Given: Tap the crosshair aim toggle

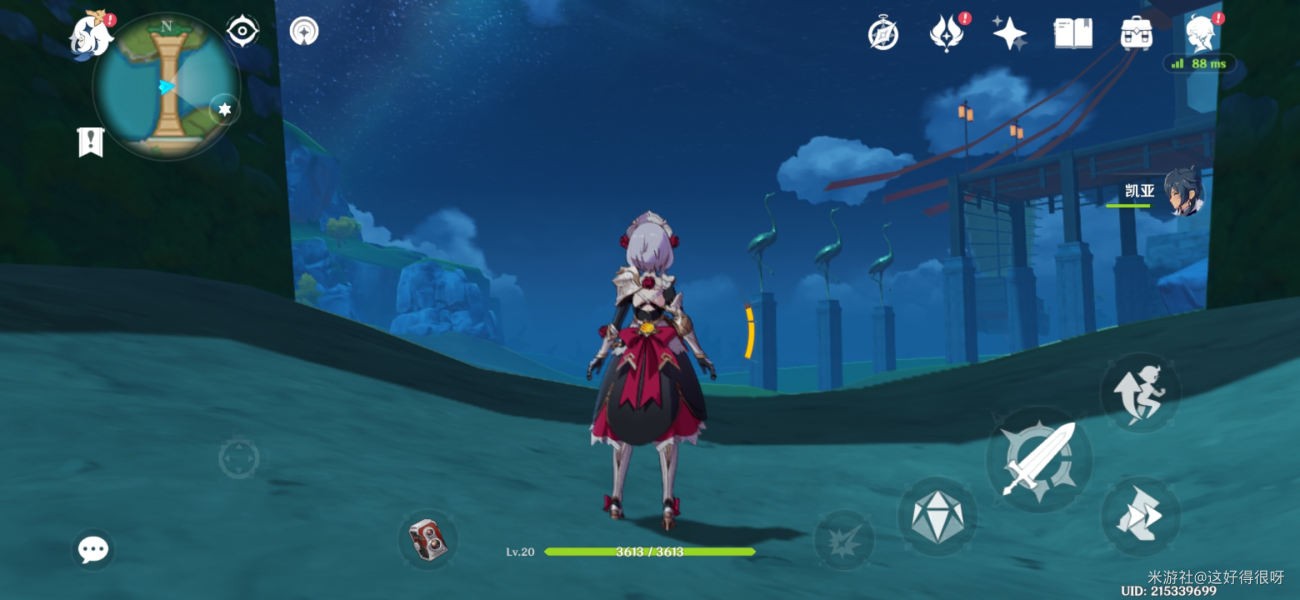Looking at the screenshot, I should click(x=239, y=459).
